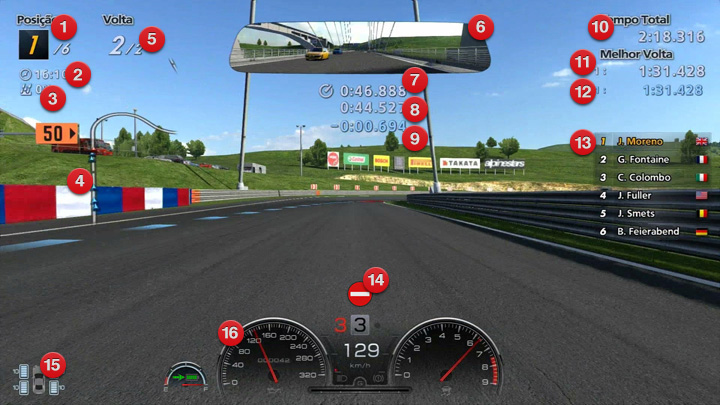Click the red no-entry warning icon
The width and height of the screenshot is (720, 405).
[x=359, y=295]
